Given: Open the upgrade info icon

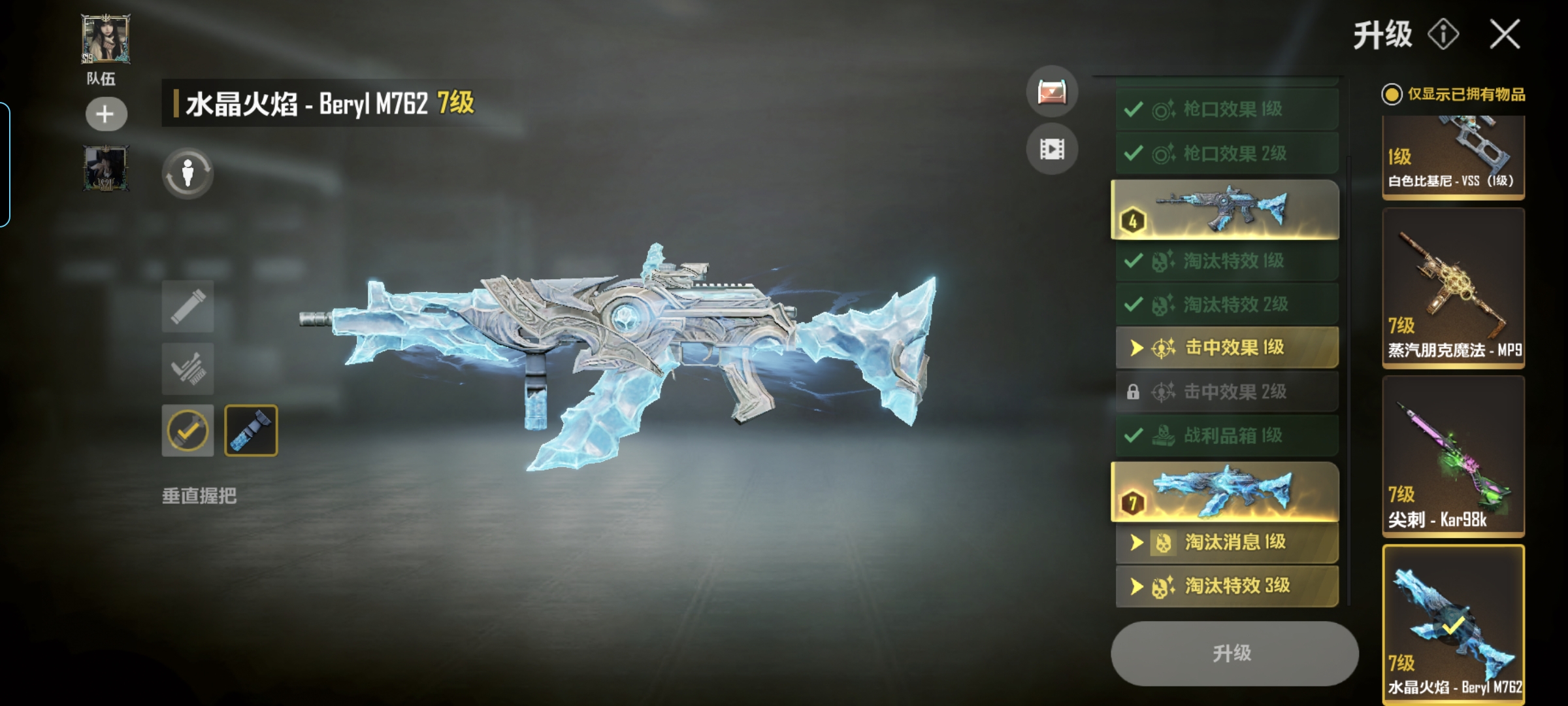Looking at the screenshot, I should click(x=1443, y=34).
